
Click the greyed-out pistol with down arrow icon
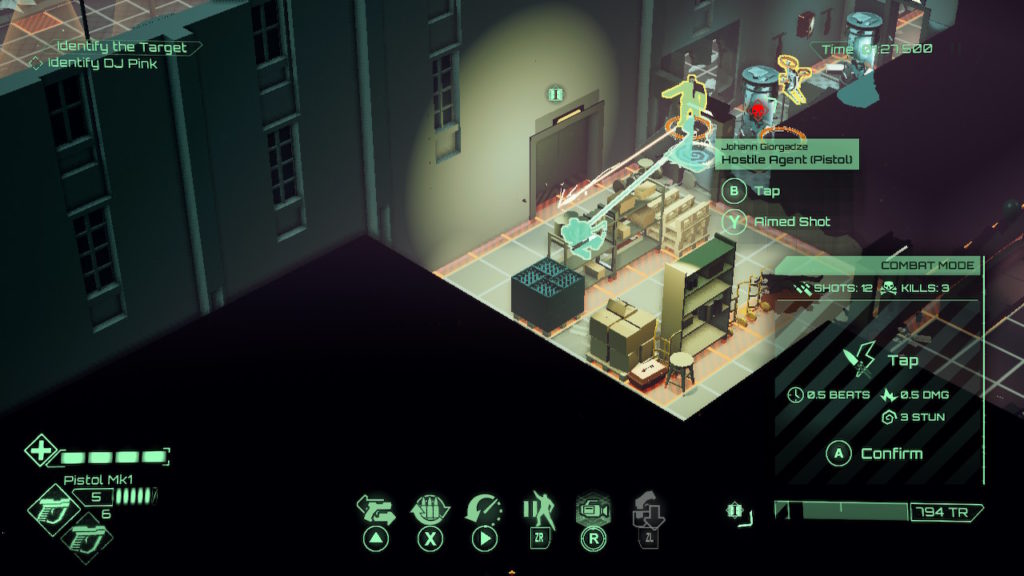tap(646, 510)
